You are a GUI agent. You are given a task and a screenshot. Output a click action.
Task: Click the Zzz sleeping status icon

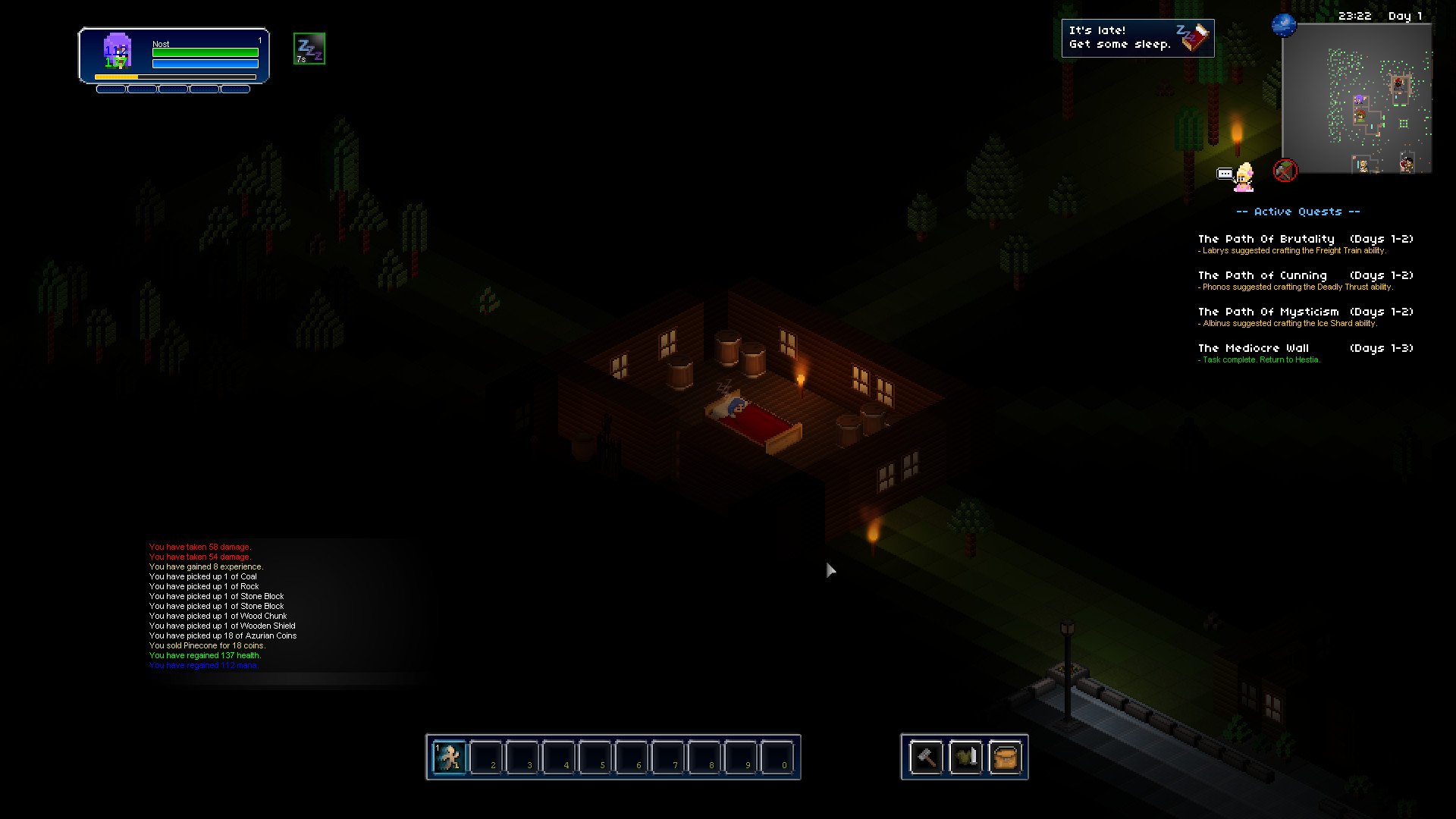click(309, 49)
